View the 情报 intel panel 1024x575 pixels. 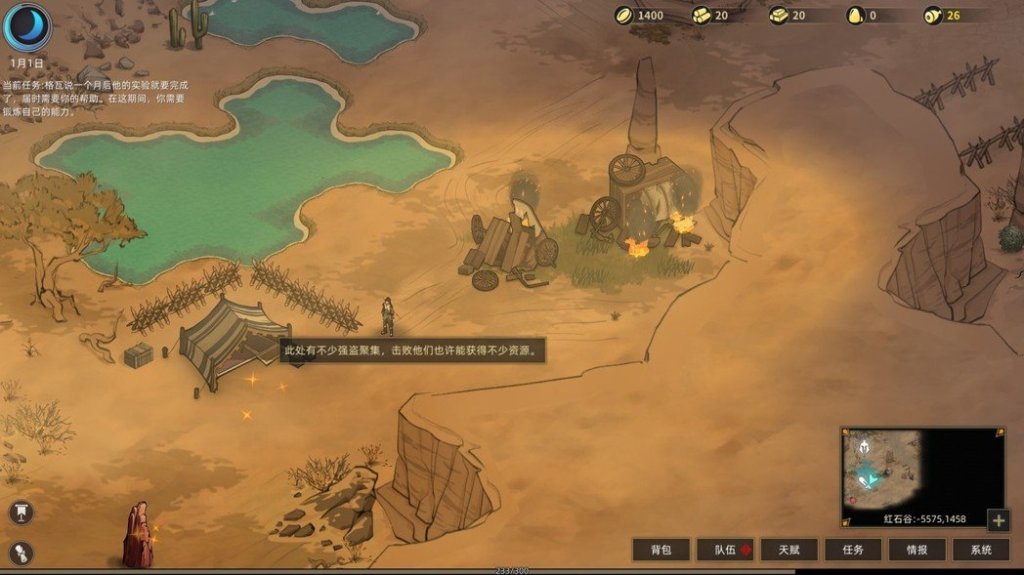pyautogui.click(x=917, y=549)
